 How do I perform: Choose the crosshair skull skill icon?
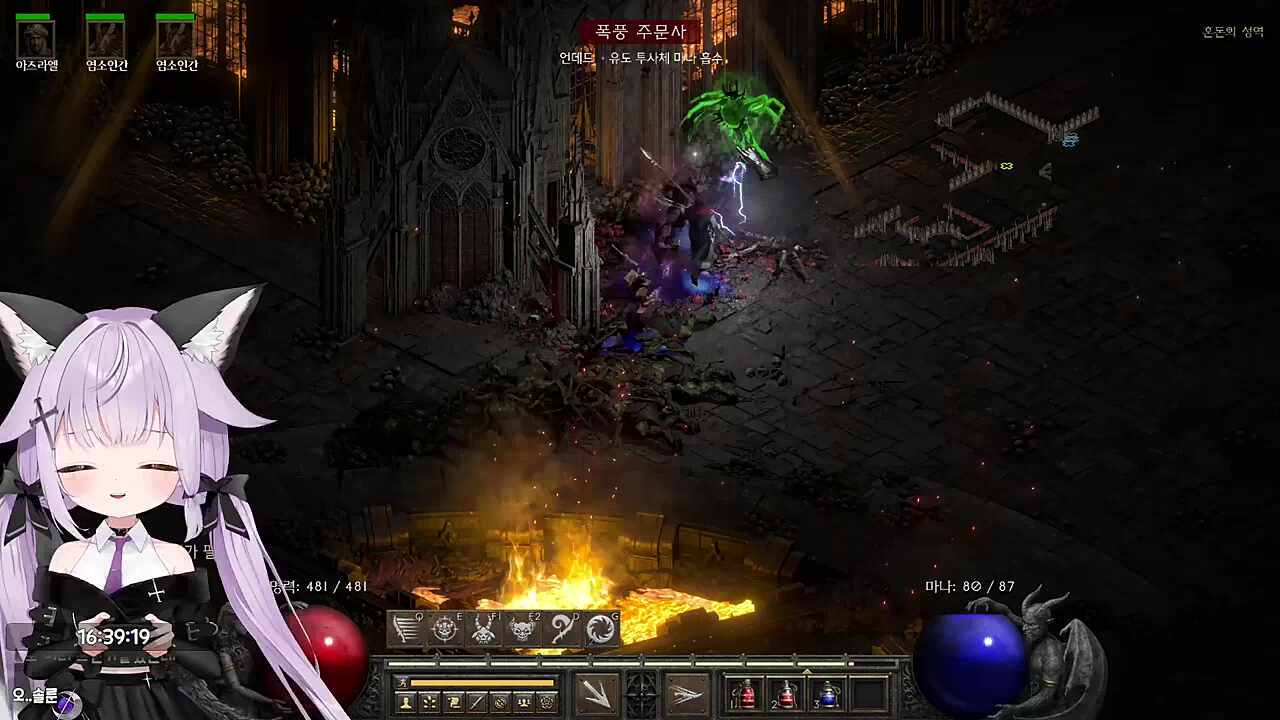[x=445, y=629]
